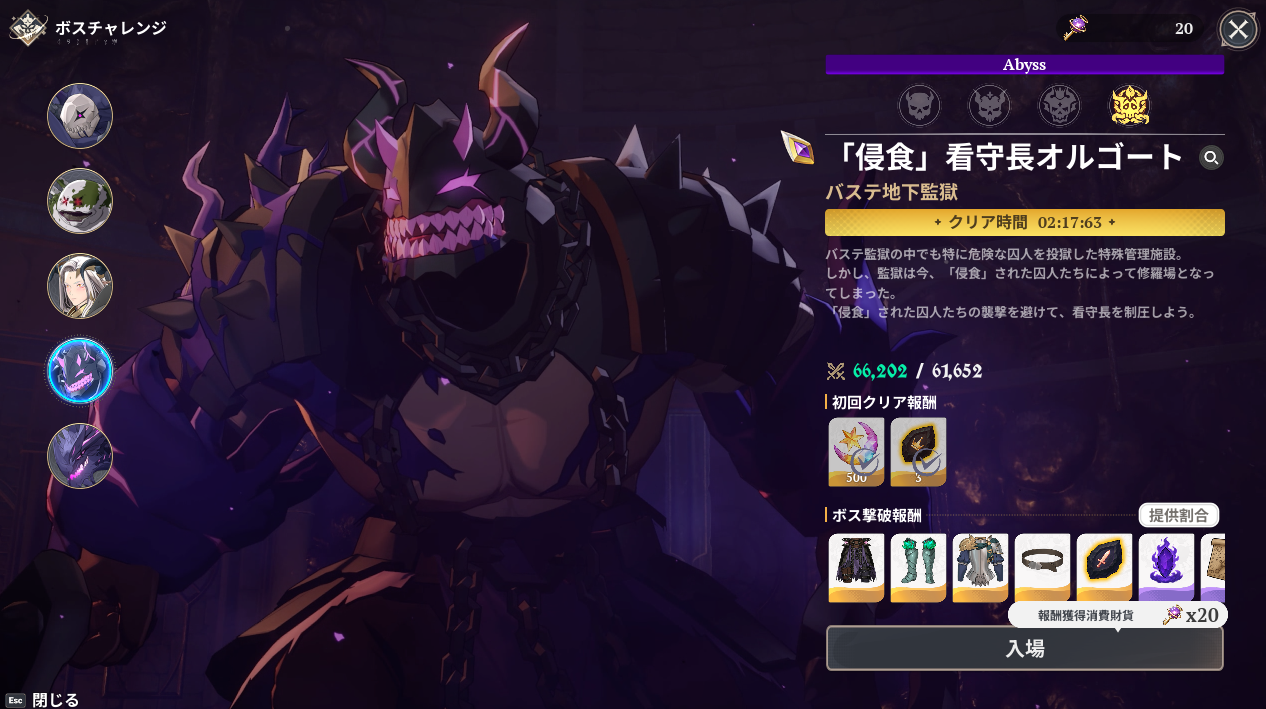The width and height of the screenshot is (1266, 709).
Task: Enter the boss fight with 入場 button
Action: [x=1024, y=648]
